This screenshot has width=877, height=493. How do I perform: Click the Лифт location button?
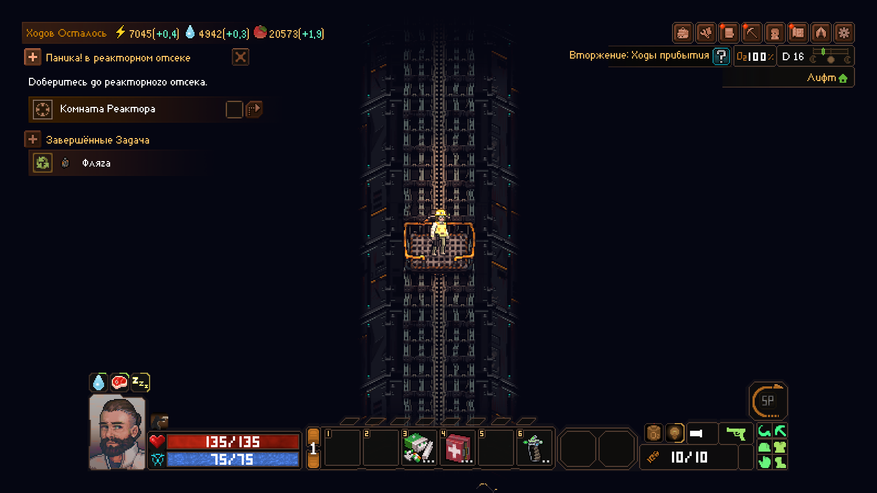[x=828, y=78]
